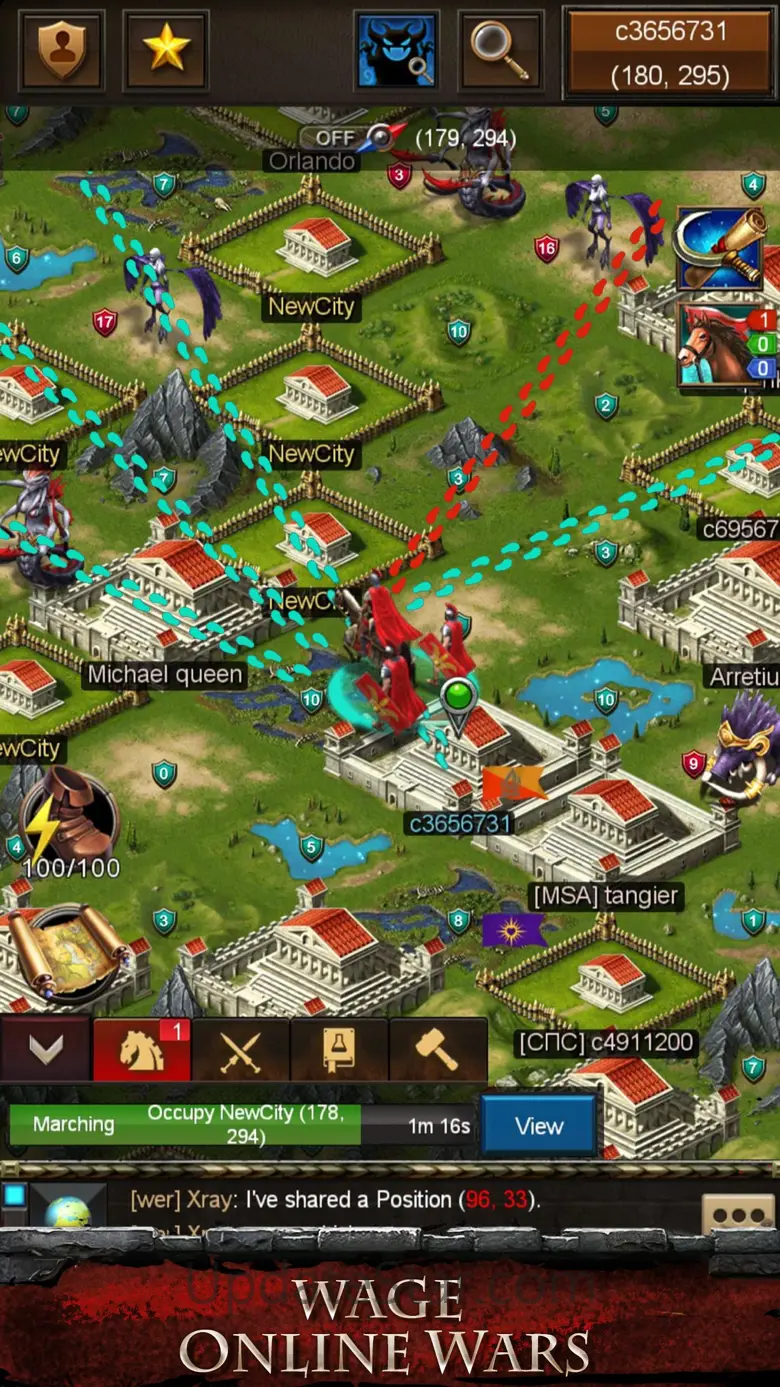780x1387 pixels.
Task: Select the green location pin on c3656731
Action: point(458,700)
